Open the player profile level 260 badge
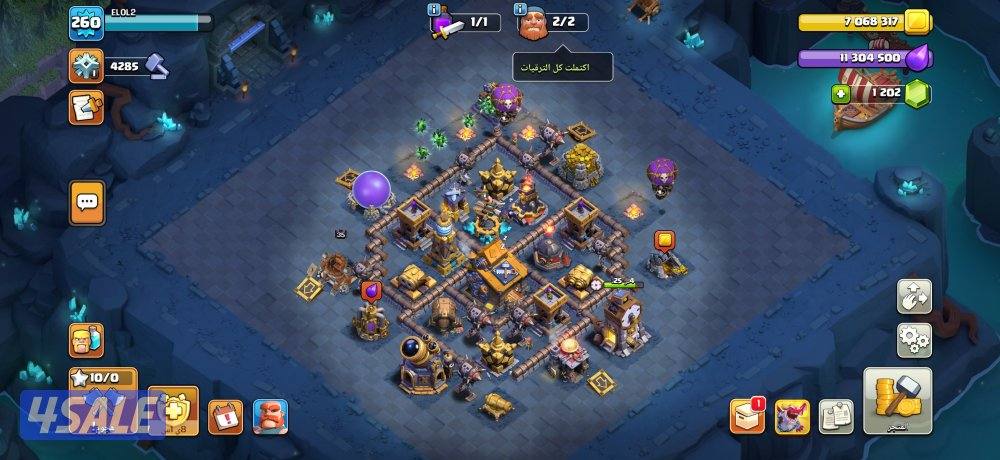The width and height of the screenshot is (1000, 460). (x=86, y=23)
